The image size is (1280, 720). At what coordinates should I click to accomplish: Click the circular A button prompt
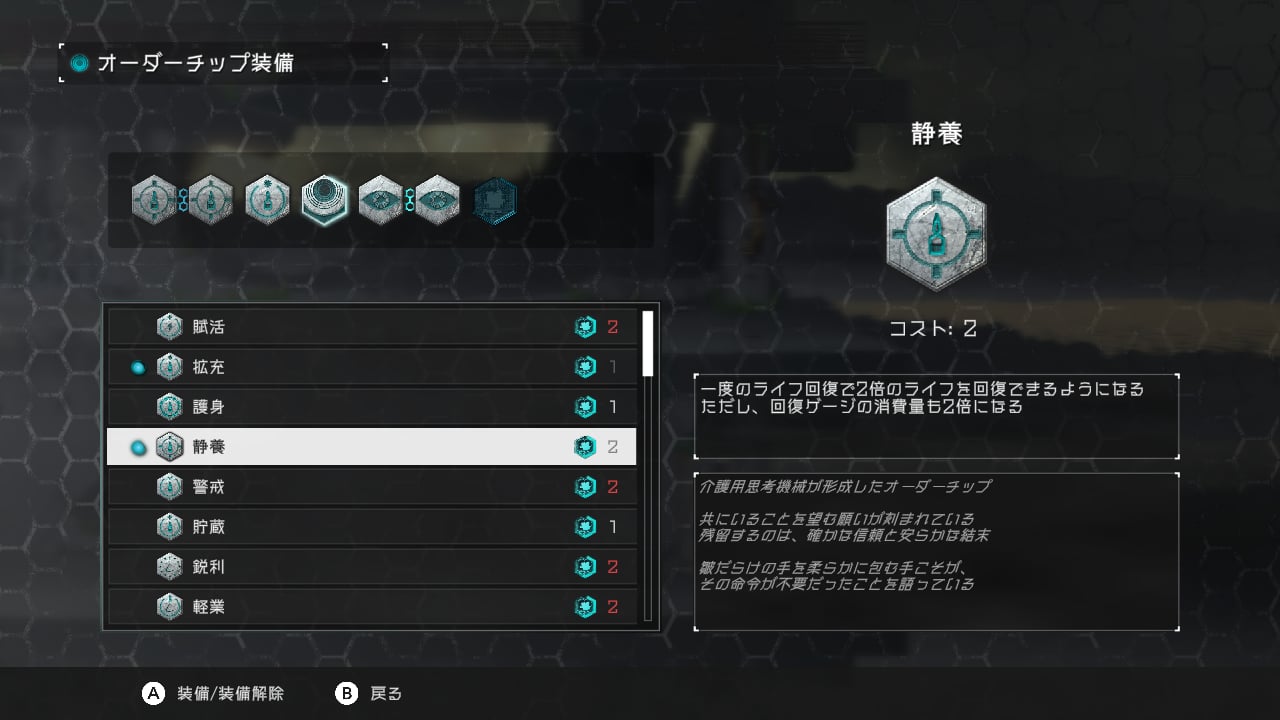coord(152,692)
